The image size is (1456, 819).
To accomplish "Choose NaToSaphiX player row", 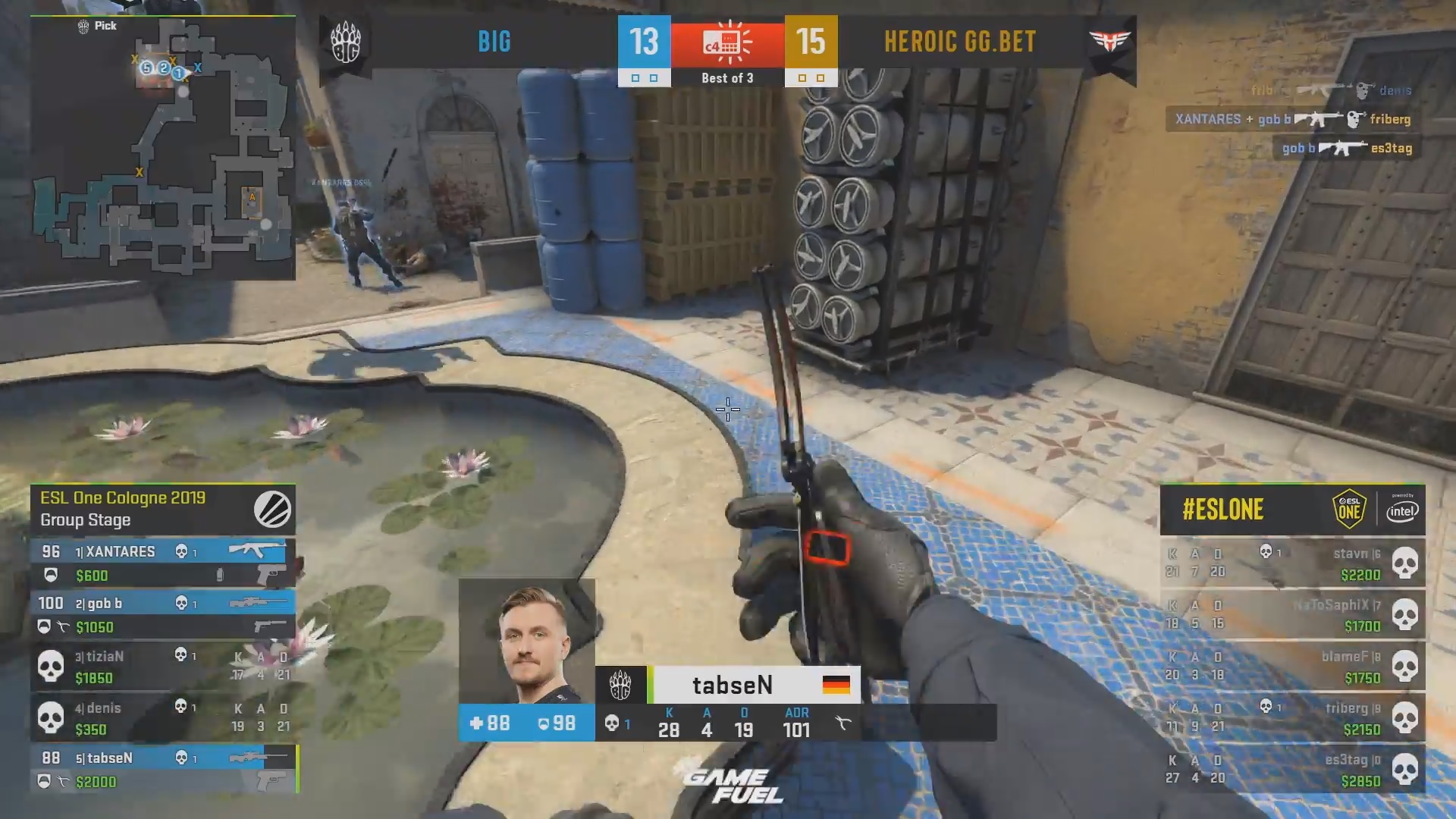I will pos(1292,614).
